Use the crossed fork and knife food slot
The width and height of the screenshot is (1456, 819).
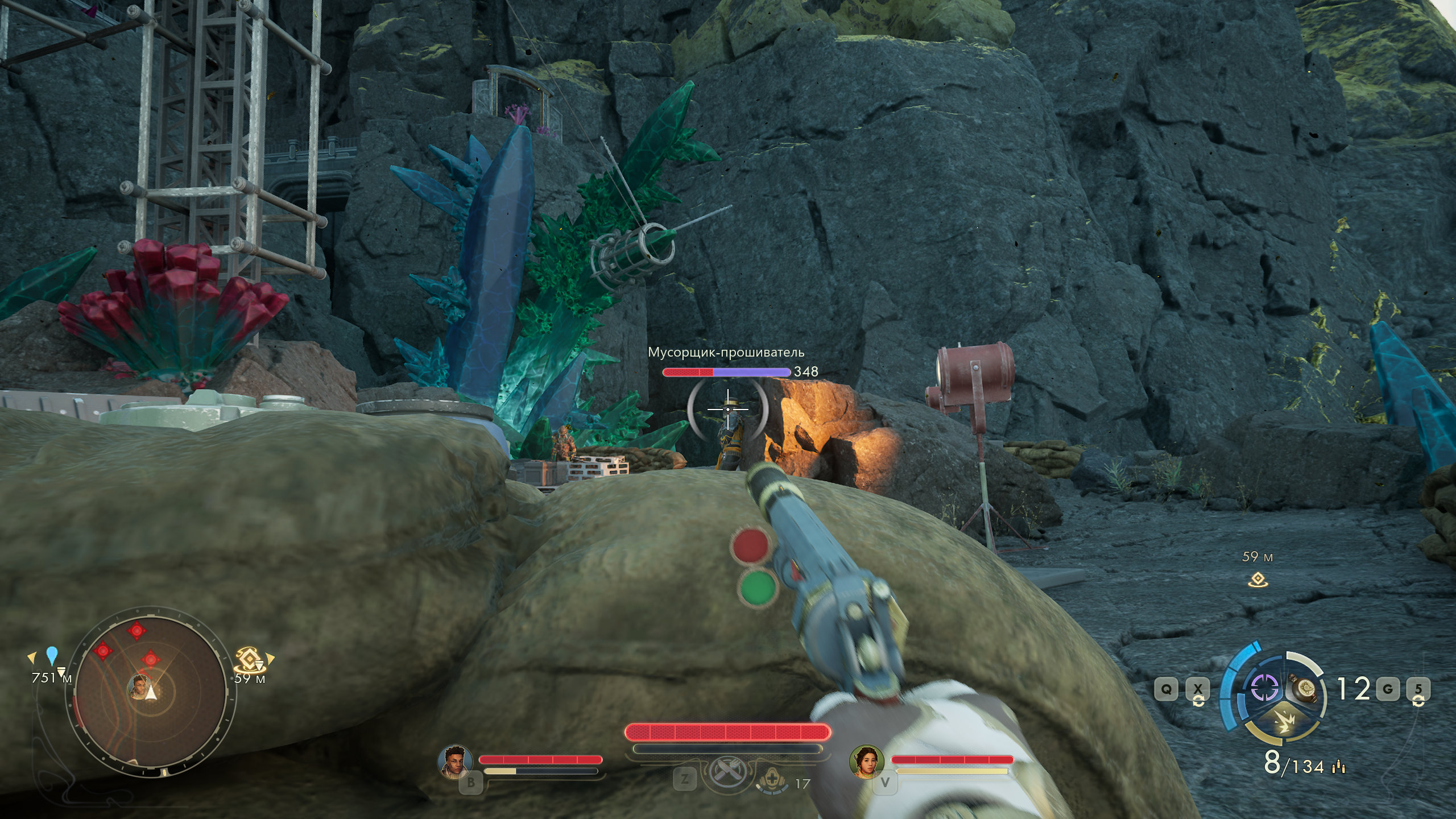726,773
